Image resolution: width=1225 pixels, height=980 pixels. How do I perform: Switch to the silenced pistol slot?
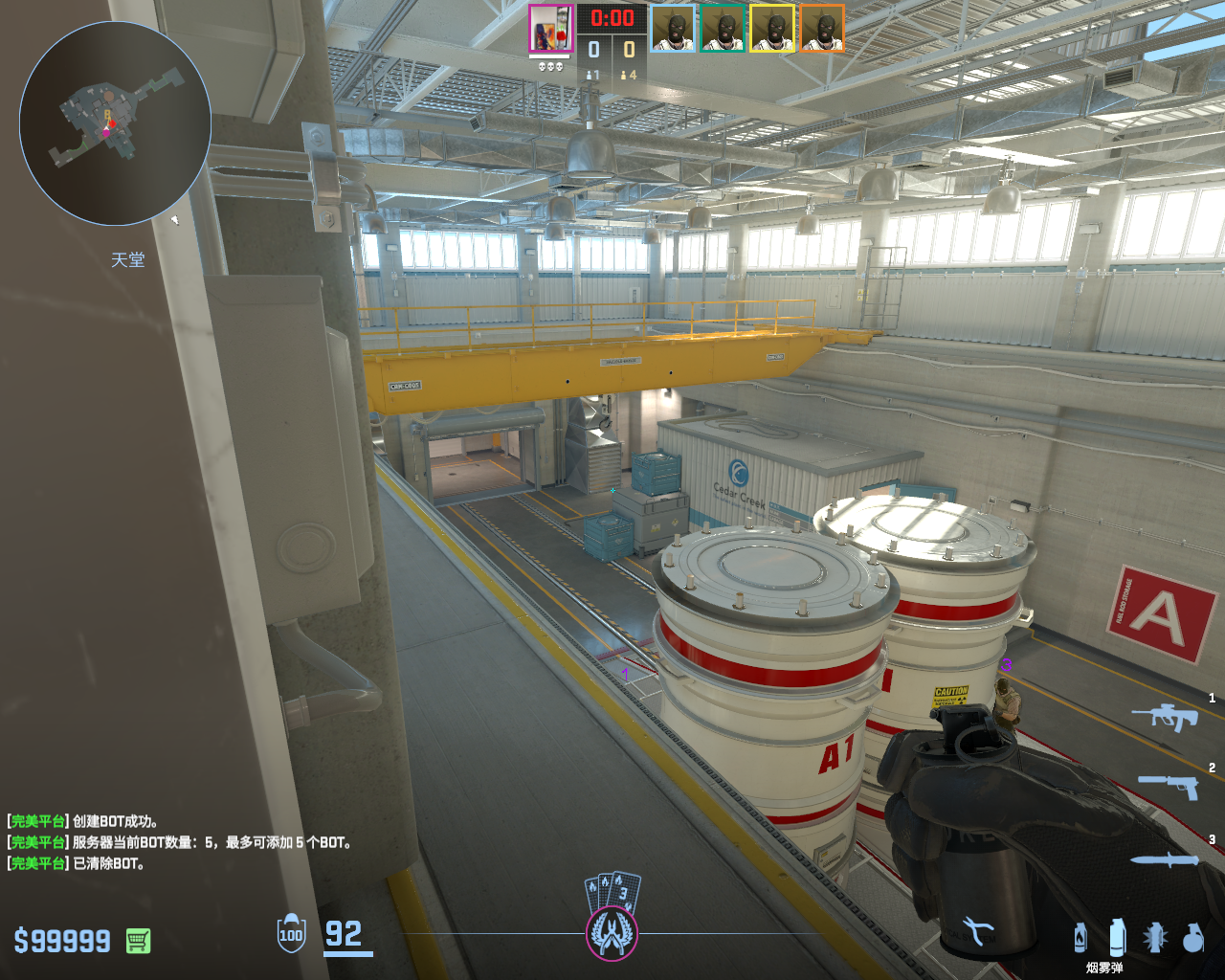click(1169, 786)
